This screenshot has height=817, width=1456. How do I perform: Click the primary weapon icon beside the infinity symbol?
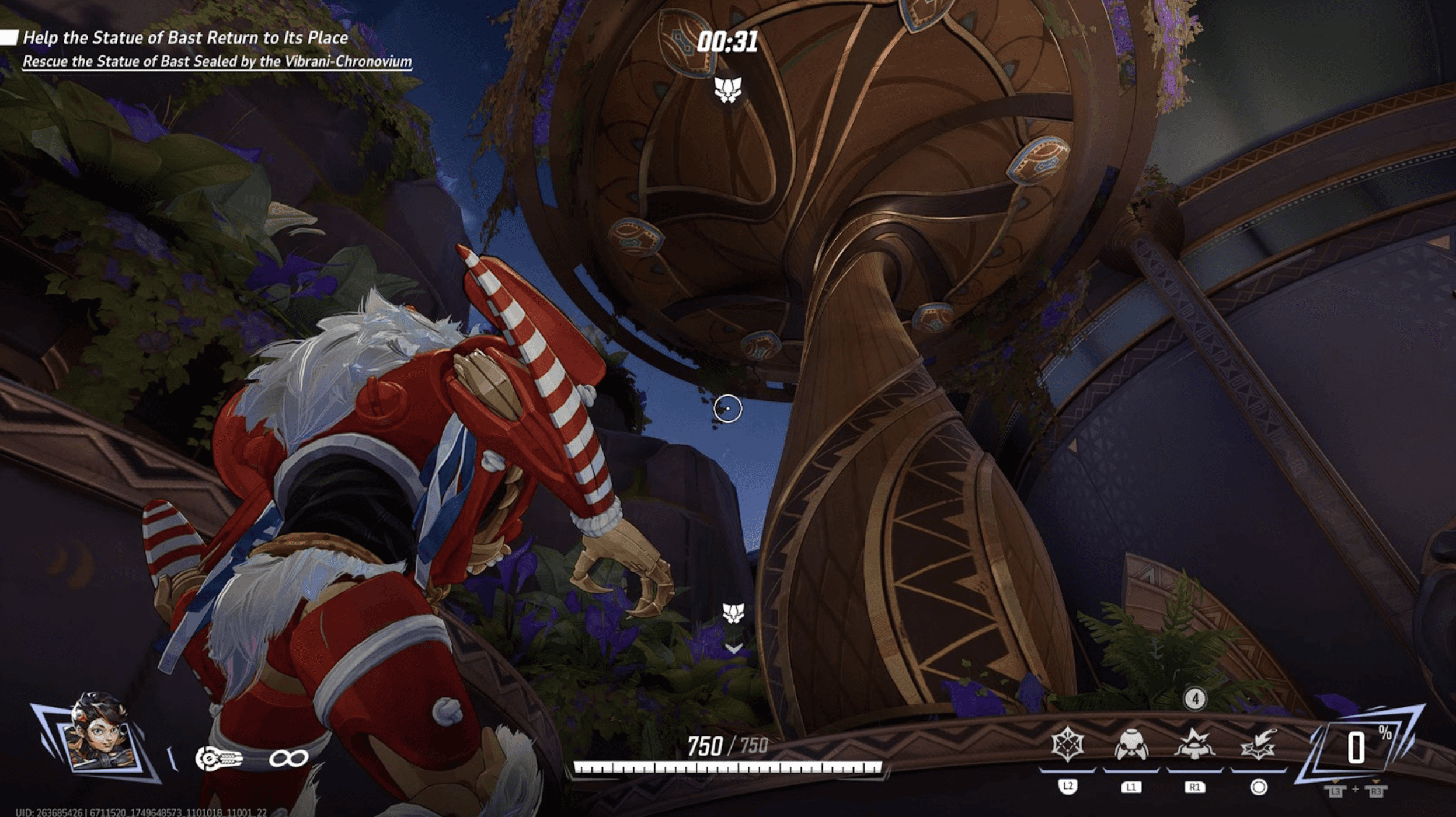tap(219, 759)
